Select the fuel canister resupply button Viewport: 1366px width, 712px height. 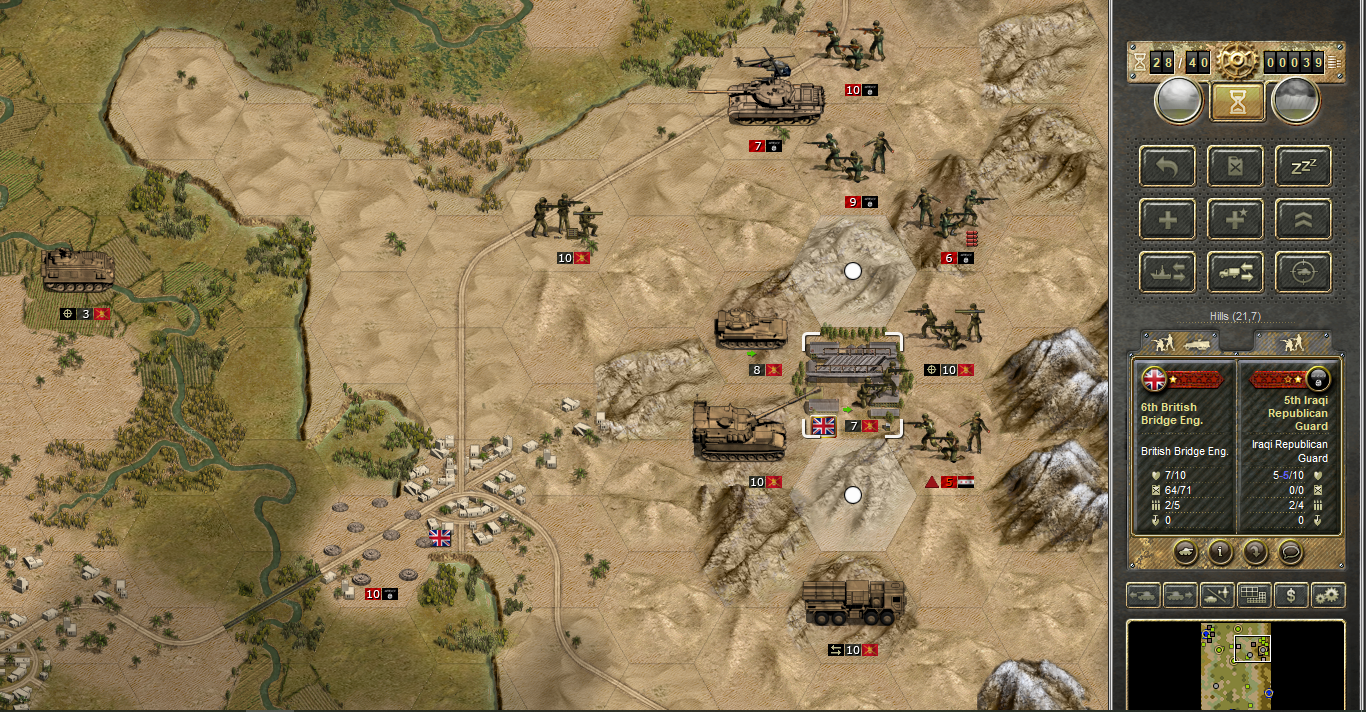tap(1235, 166)
